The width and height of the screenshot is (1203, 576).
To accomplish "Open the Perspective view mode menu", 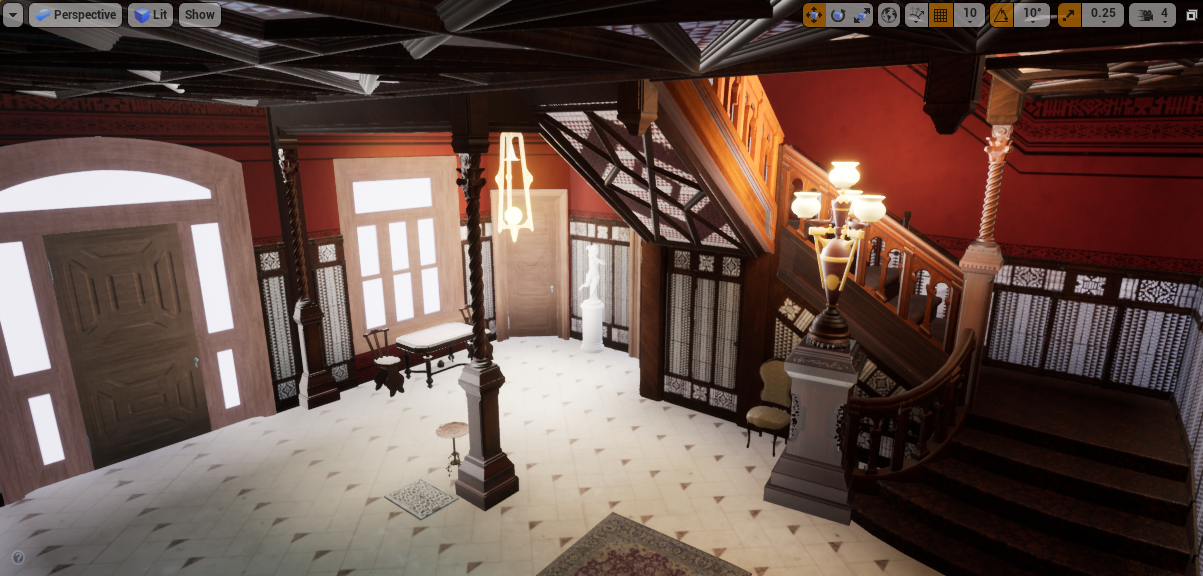I will point(75,15).
